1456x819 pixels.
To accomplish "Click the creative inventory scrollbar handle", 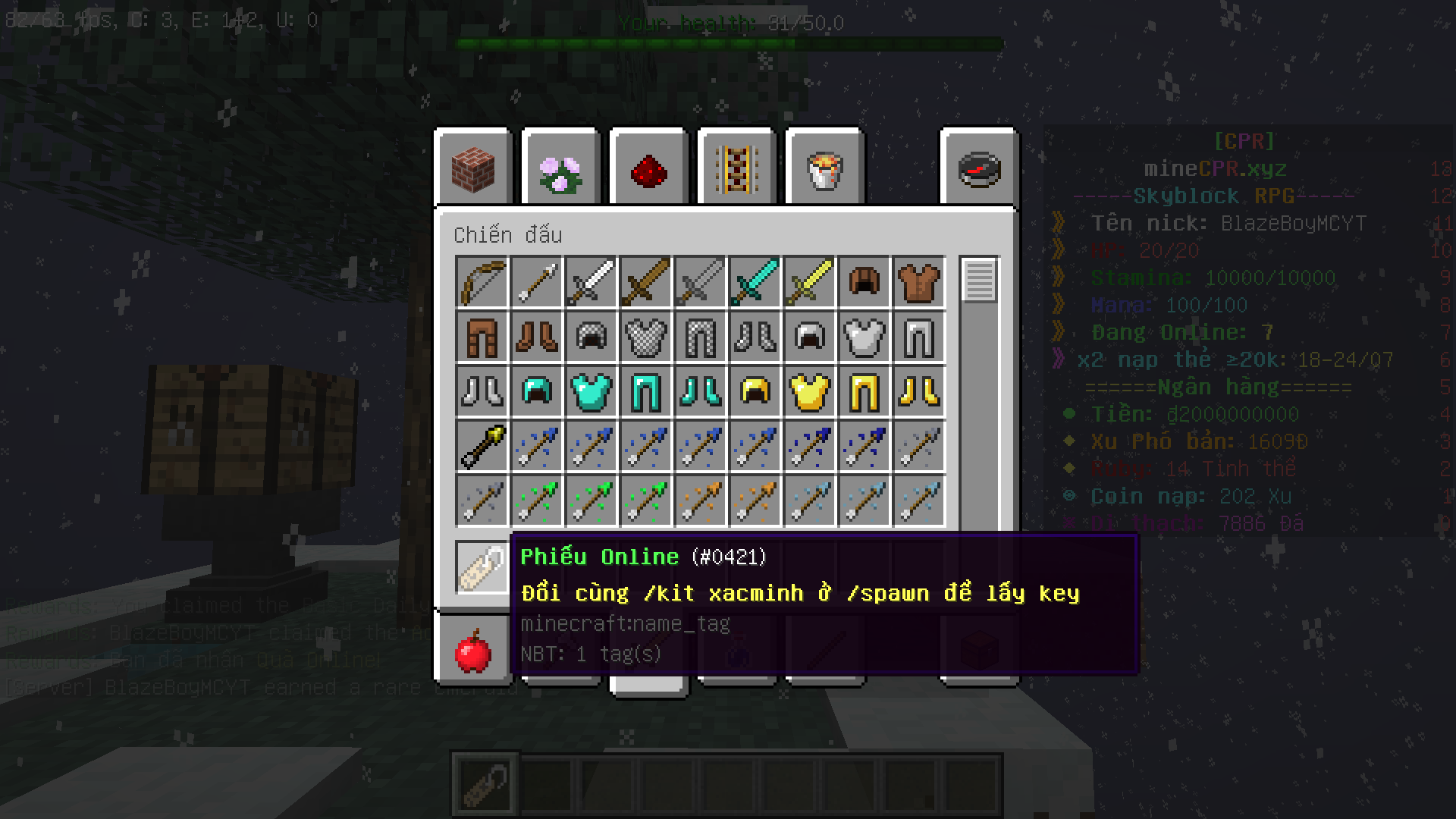I will (x=979, y=281).
